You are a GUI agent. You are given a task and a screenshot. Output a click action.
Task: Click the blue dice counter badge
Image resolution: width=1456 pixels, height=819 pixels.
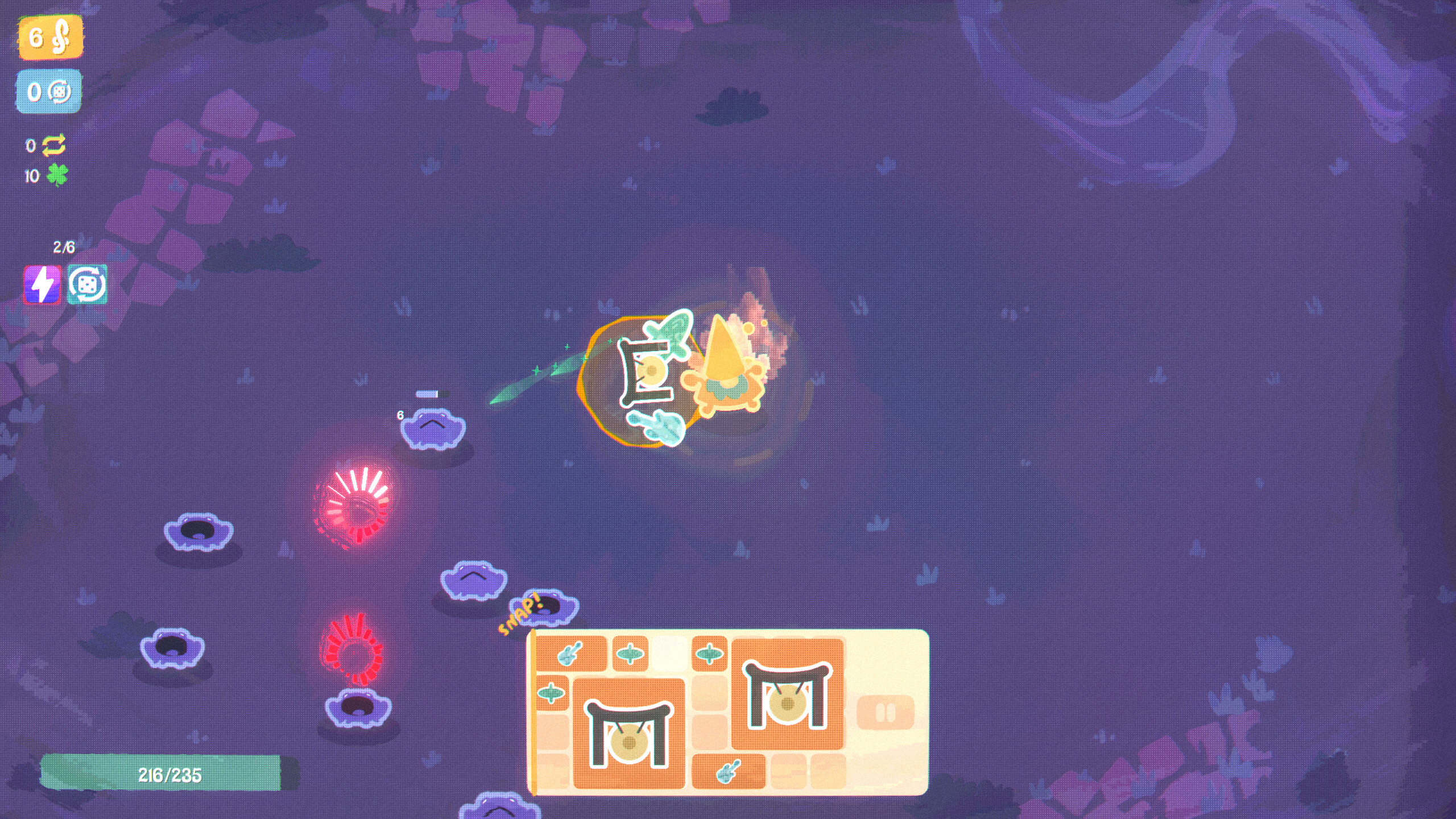[49, 91]
